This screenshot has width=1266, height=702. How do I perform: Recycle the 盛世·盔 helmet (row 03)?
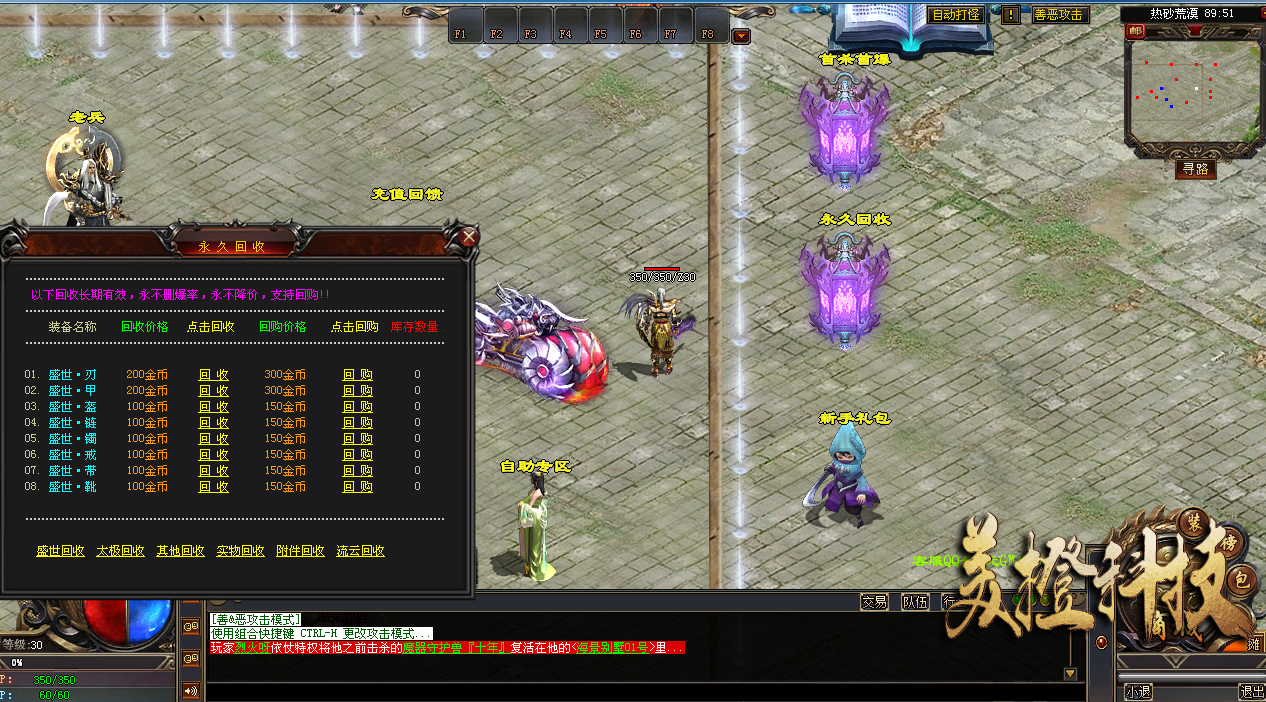click(x=213, y=407)
